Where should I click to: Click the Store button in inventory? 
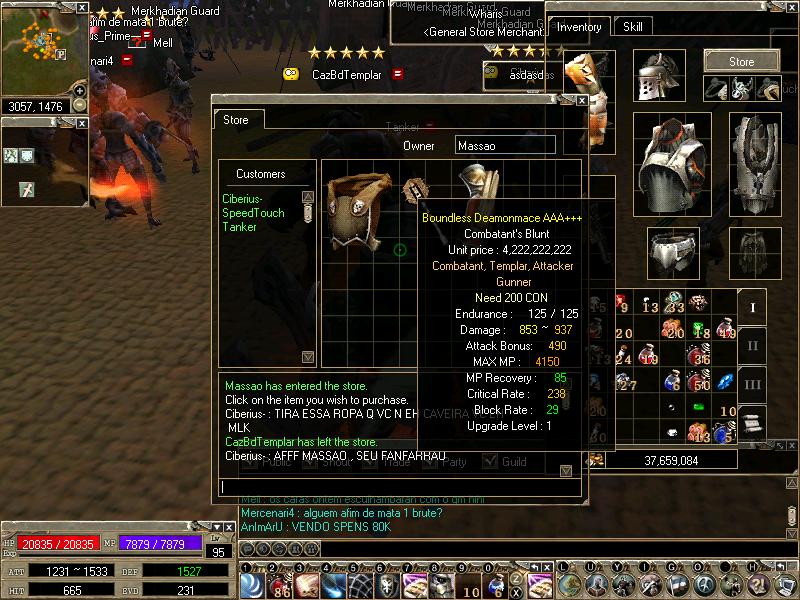click(741, 61)
